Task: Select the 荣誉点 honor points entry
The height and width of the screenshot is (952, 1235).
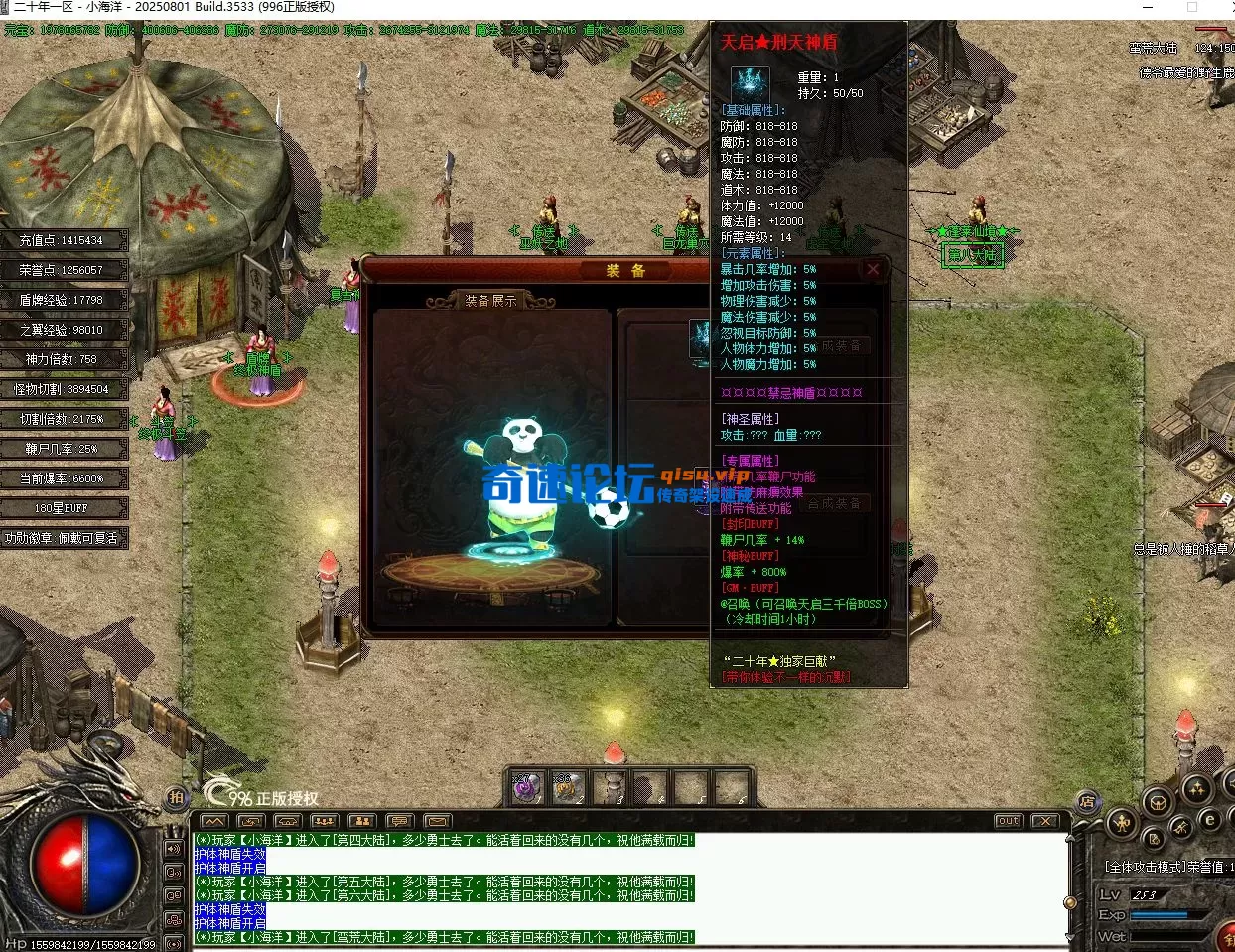Action: coord(63,270)
